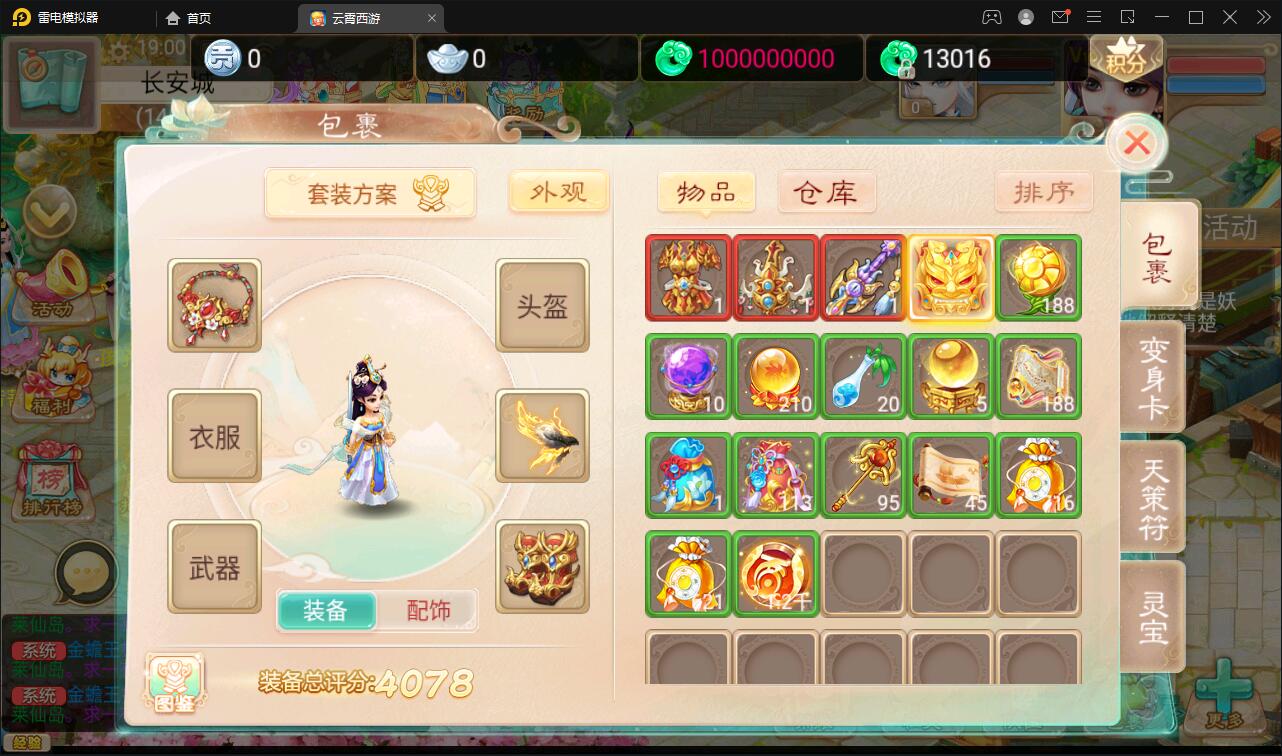Viewport: 1282px width, 756px height.
Task: Click the 排序 sort button
Action: click(x=1044, y=191)
